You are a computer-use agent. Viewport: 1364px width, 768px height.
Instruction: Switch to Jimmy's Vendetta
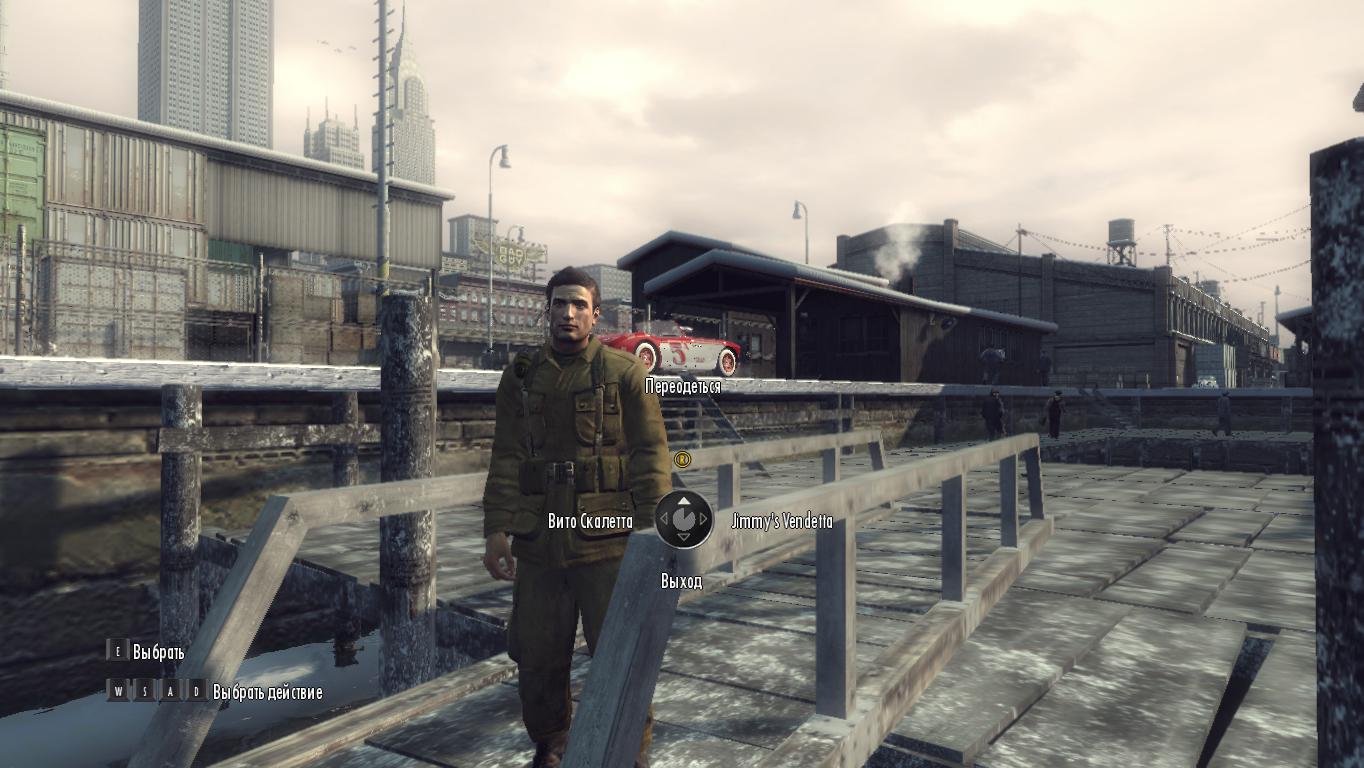(782, 521)
